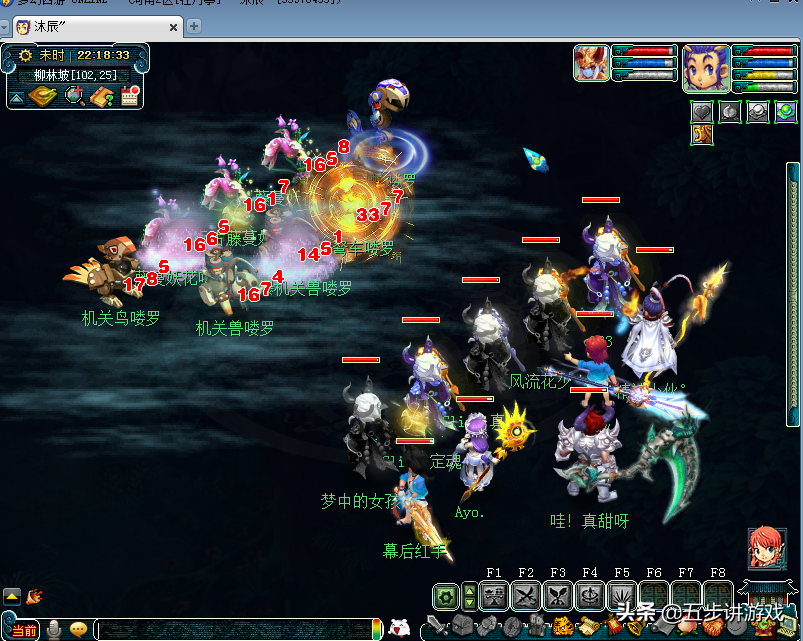Open the gold compass guide icon
The image size is (803, 641).
pos(43,96)
